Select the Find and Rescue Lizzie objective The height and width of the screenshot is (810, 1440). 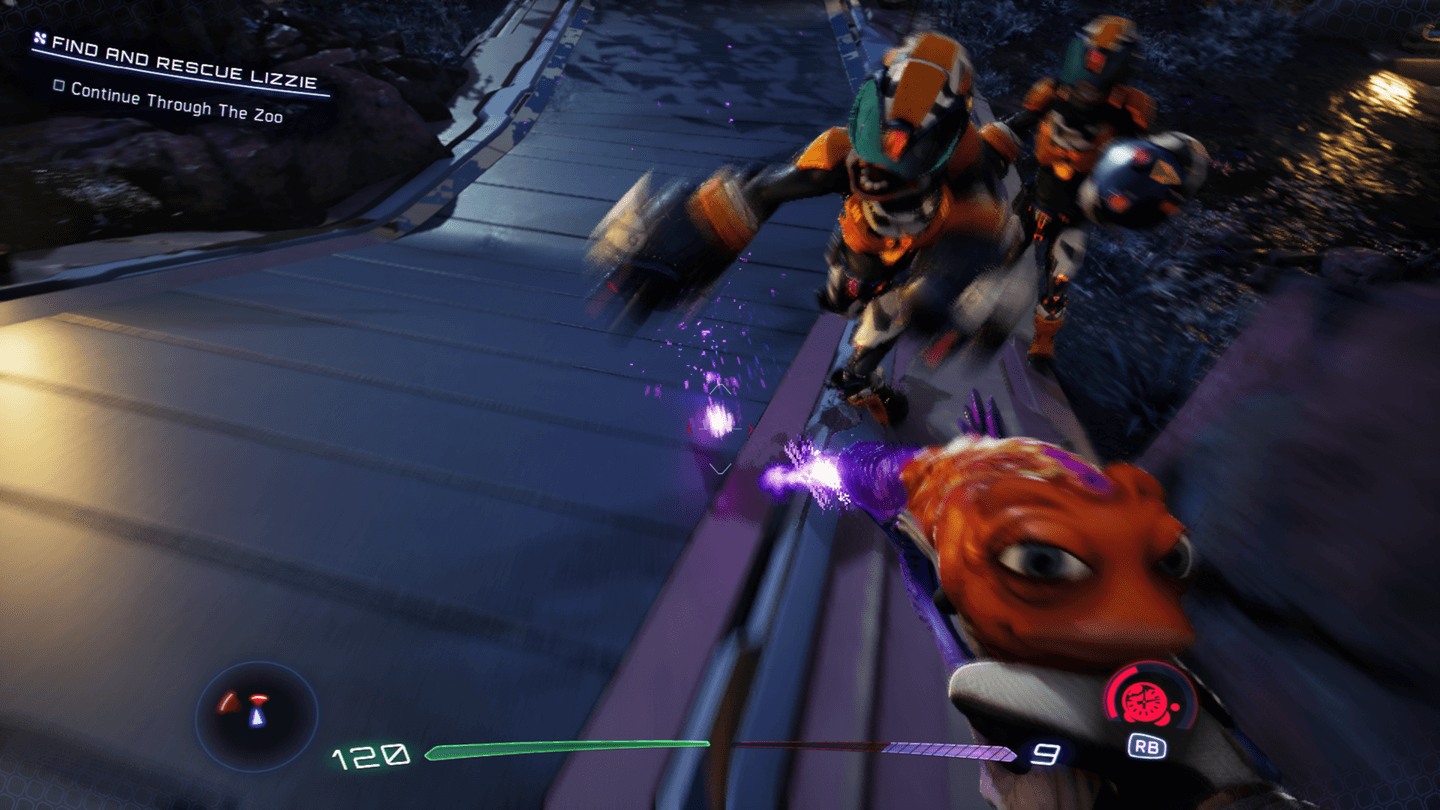(x=186, y=62)
